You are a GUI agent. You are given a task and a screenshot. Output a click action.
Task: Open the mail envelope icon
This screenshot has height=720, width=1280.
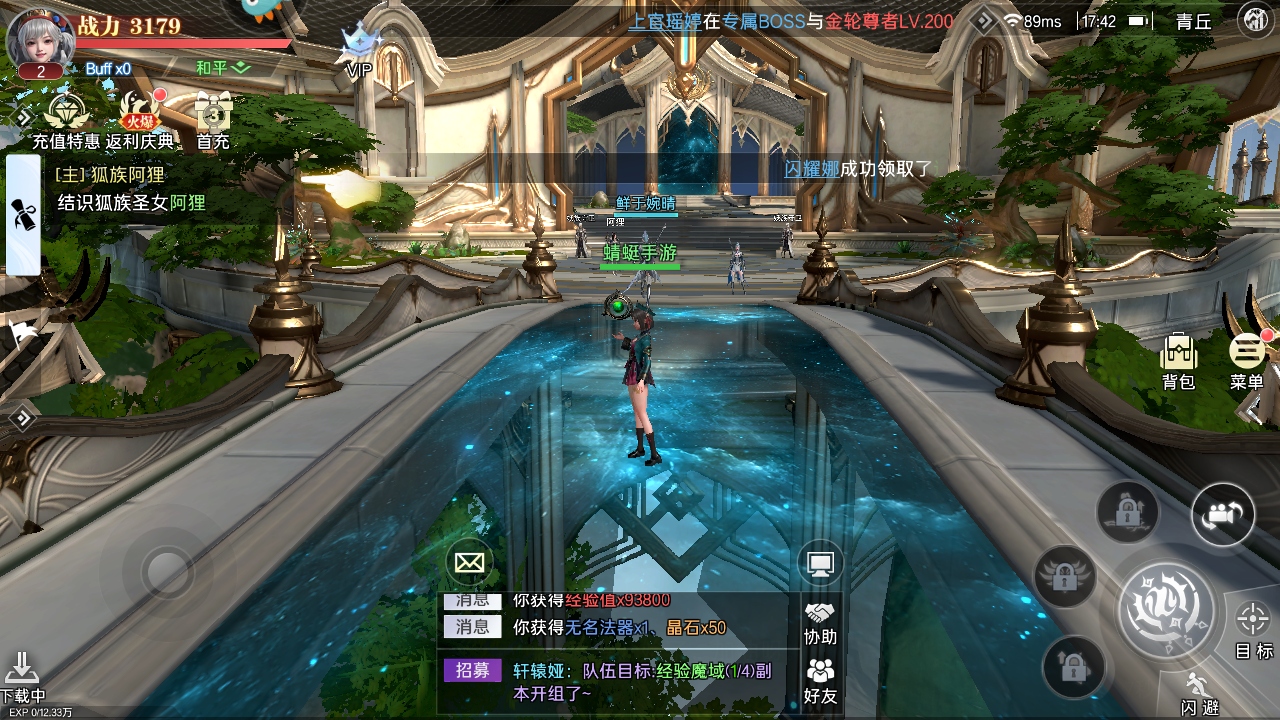tap(469, 562)
